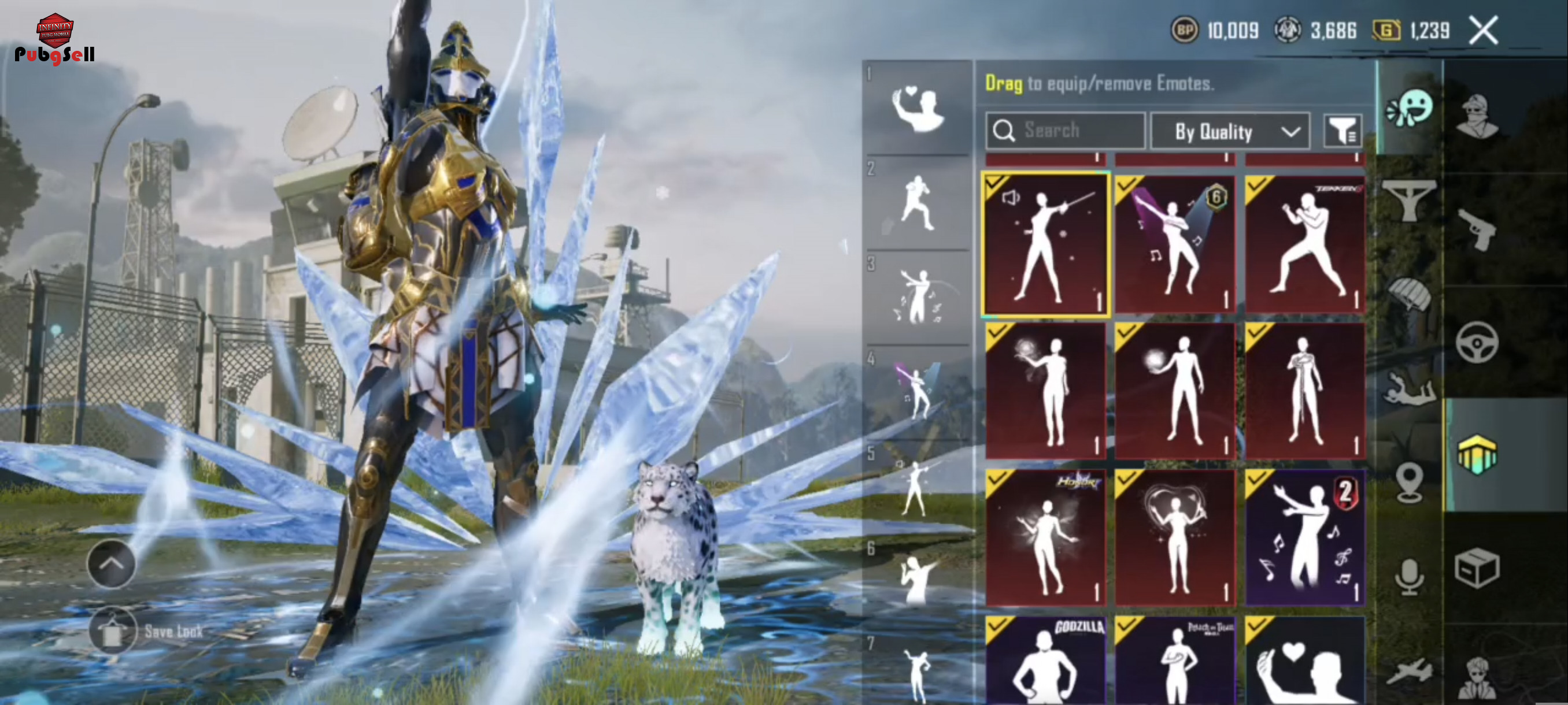Image resolution: width=1568 pixels, height=705 pixels.
Task: Switch to the vehicle steering wheel category
Action: click(1478, 343)
